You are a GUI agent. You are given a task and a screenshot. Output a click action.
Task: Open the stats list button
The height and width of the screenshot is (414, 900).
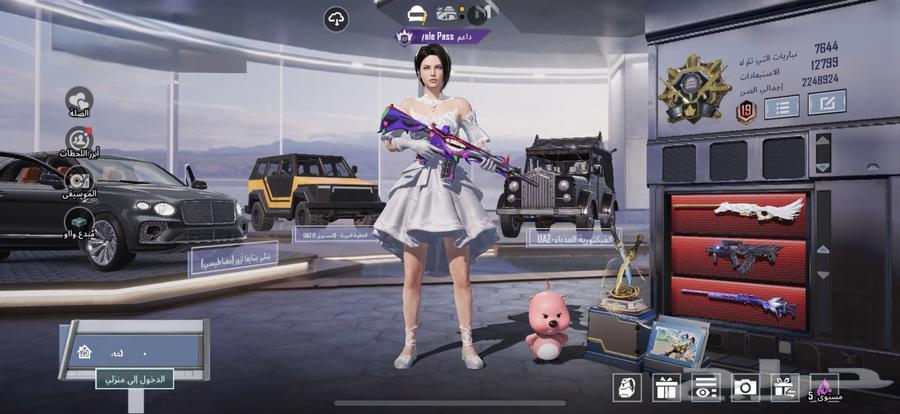point(782,105)
